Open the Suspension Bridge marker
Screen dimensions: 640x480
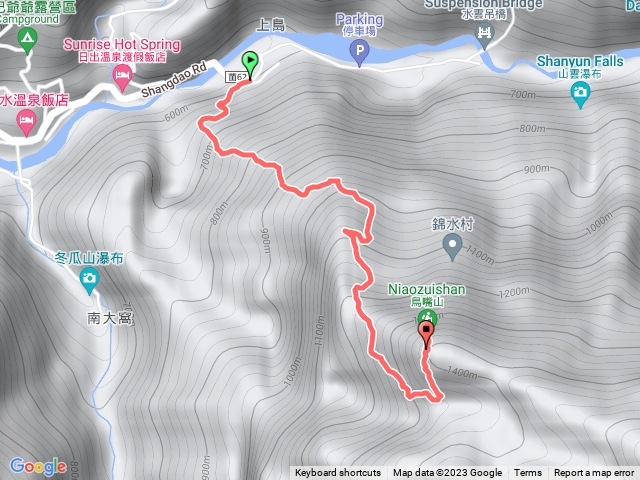click(487, 35)
